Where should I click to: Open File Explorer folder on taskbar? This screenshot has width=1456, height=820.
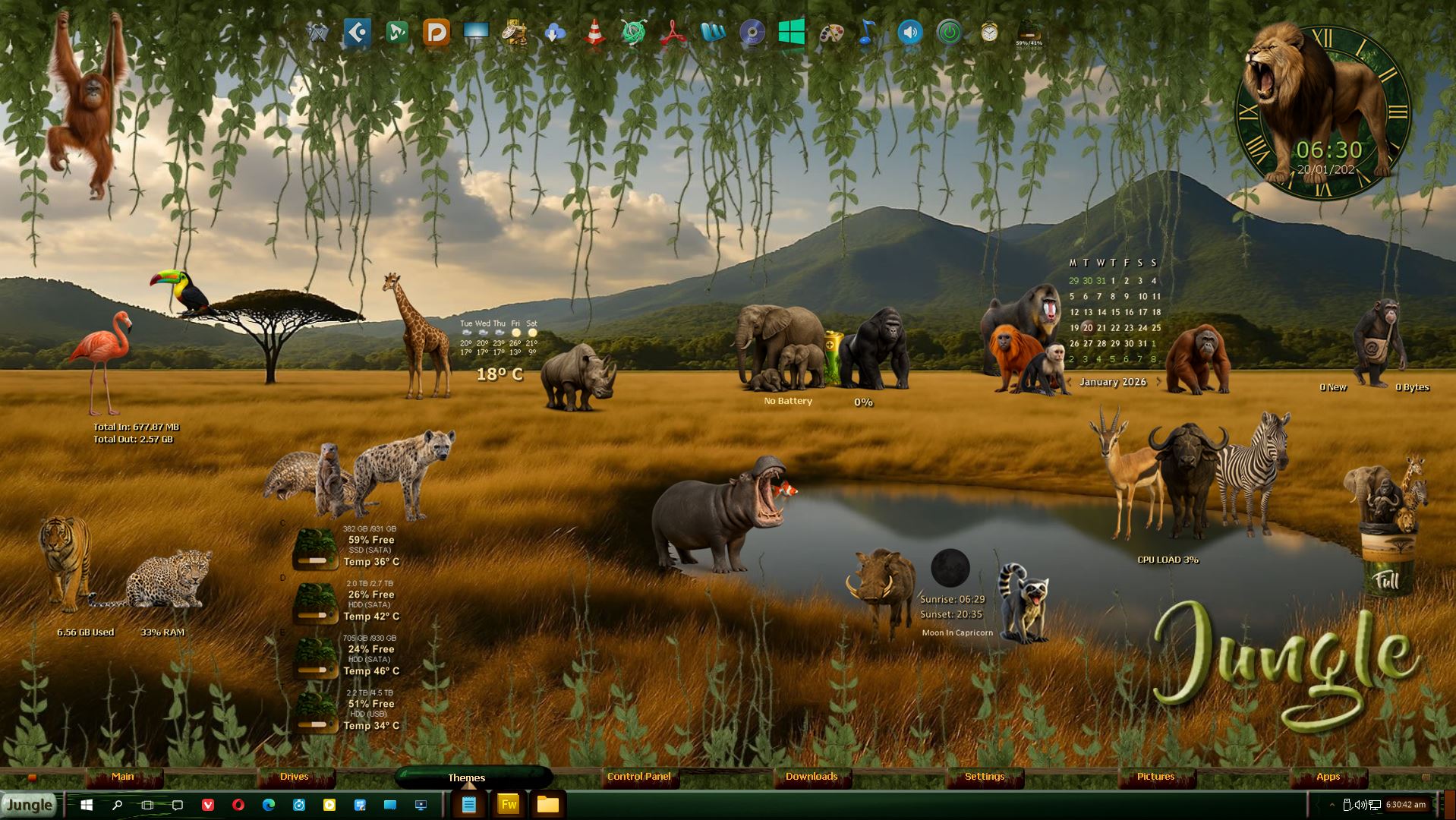coord(547,805)
